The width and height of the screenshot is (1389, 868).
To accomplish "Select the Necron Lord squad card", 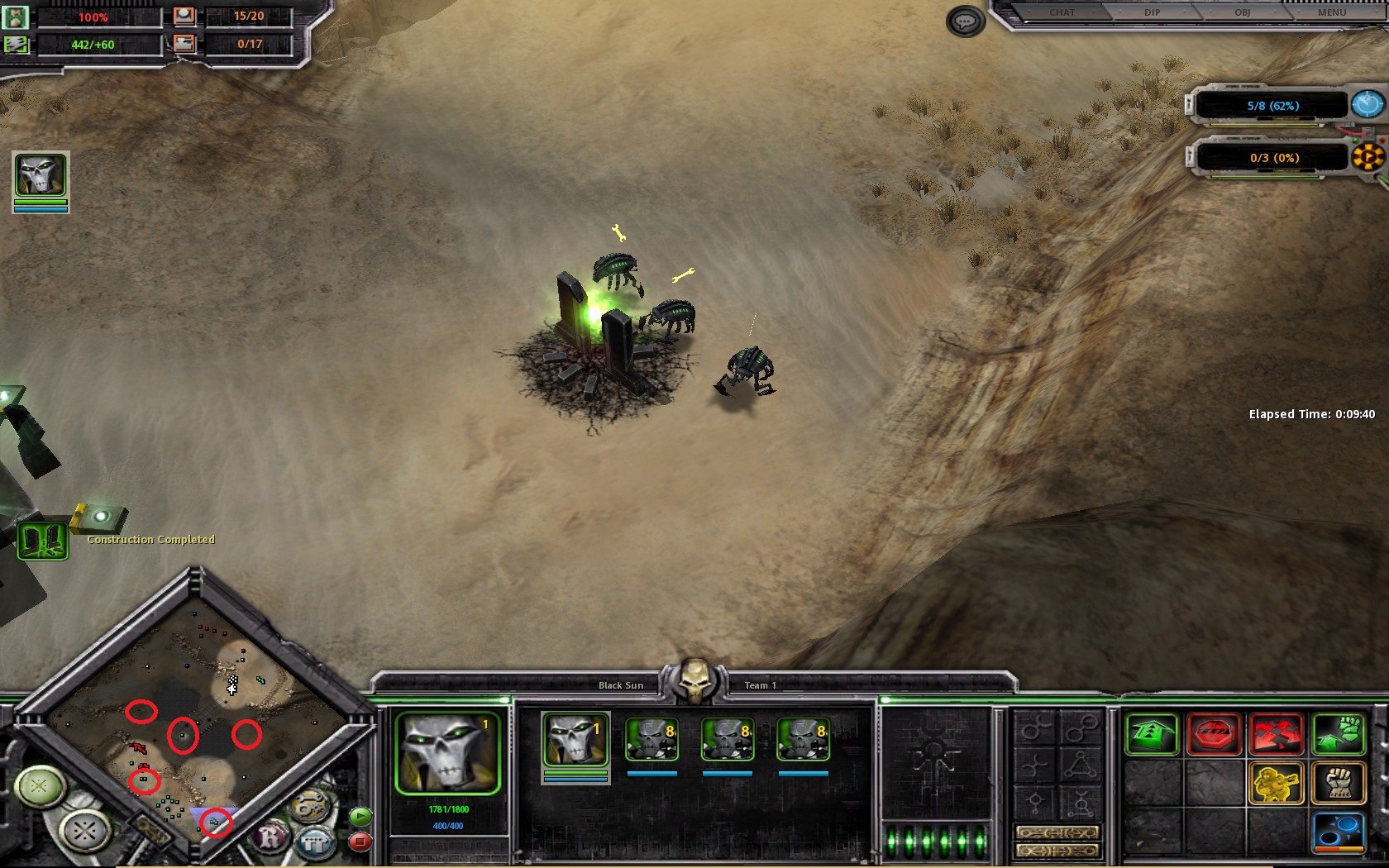I will [575, 742].
